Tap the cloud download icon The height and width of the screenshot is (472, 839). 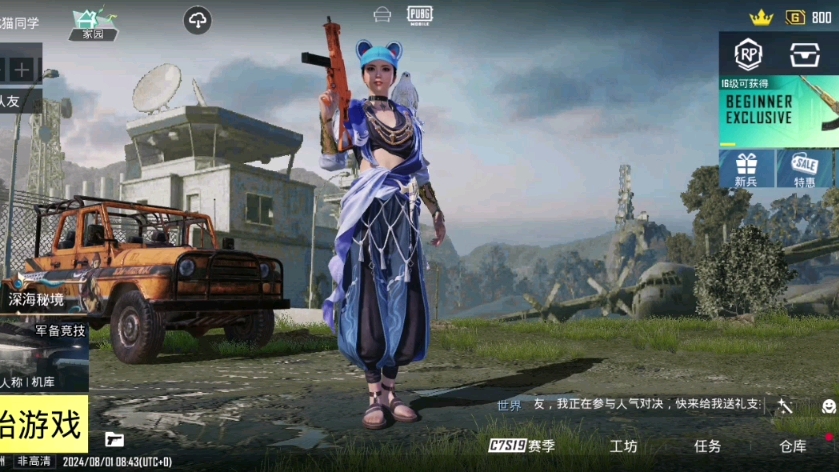198,21
